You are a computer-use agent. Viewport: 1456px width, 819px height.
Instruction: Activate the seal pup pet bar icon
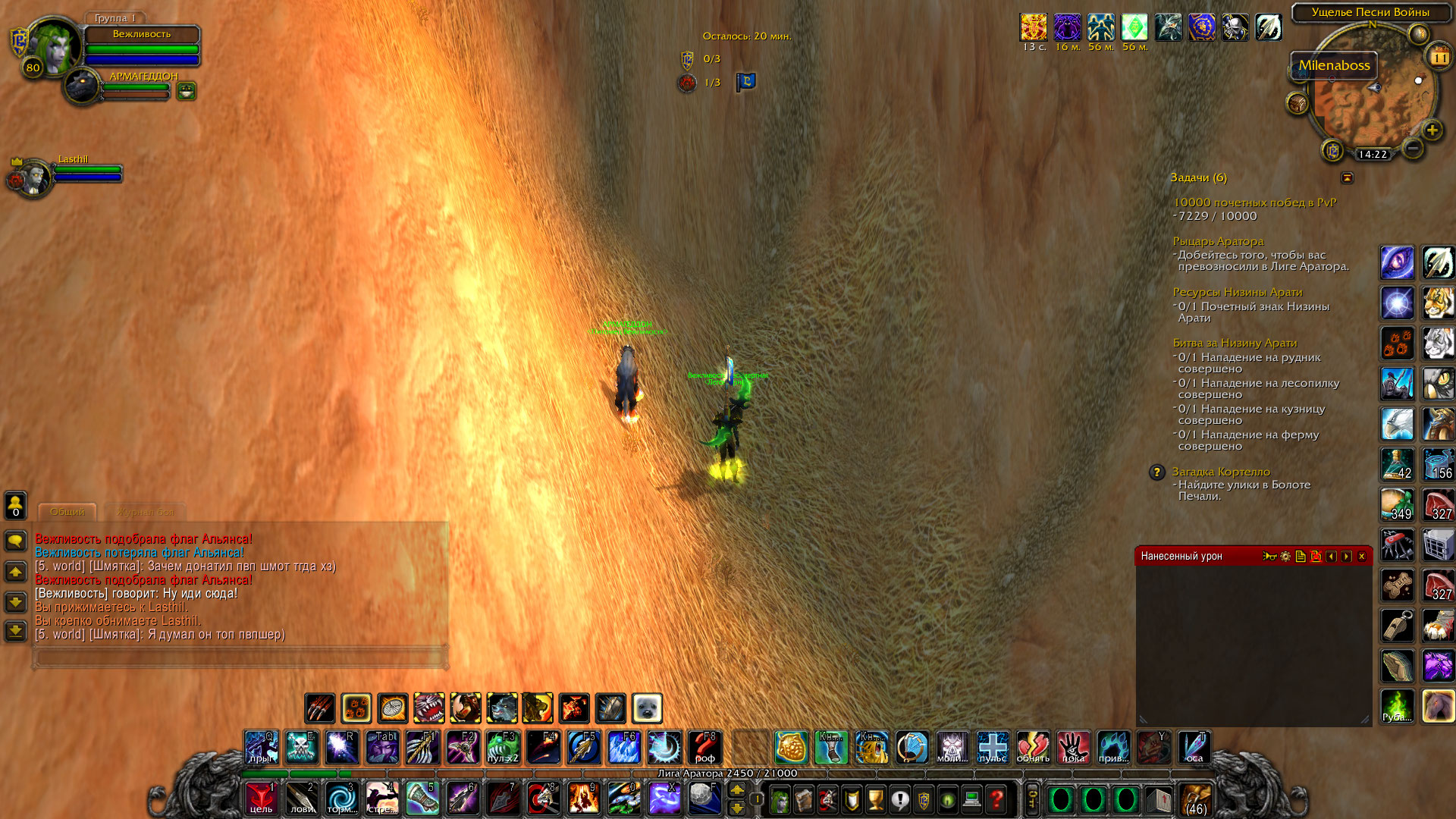coord(647,708)
